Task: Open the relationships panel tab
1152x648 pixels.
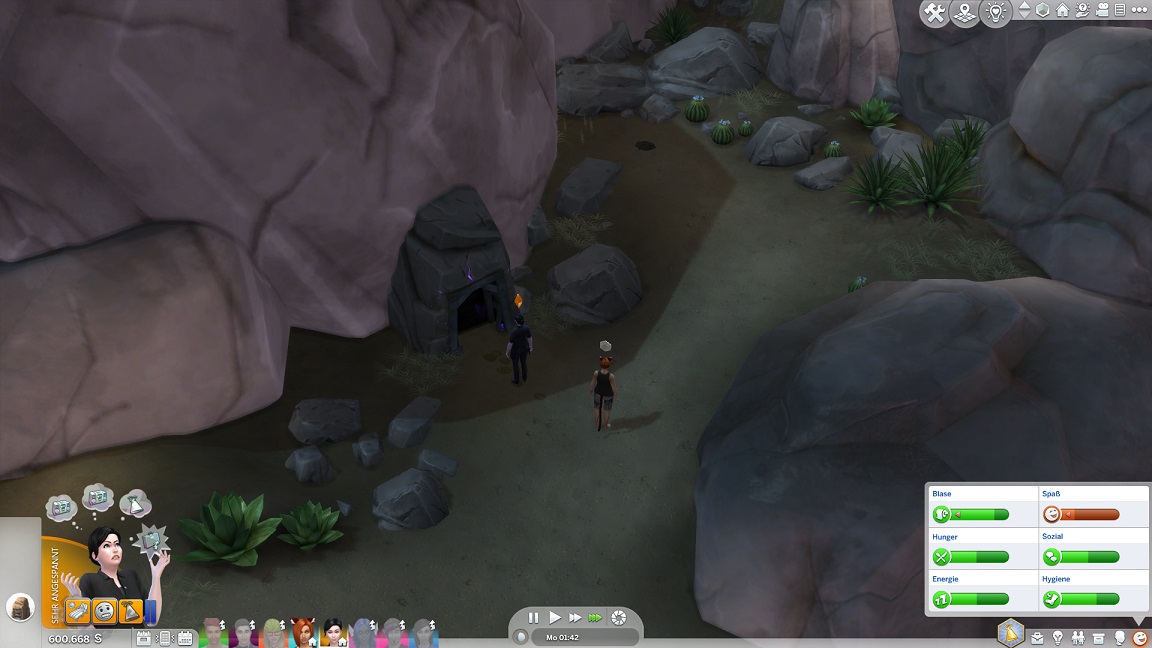Action: pos(1078,637)
